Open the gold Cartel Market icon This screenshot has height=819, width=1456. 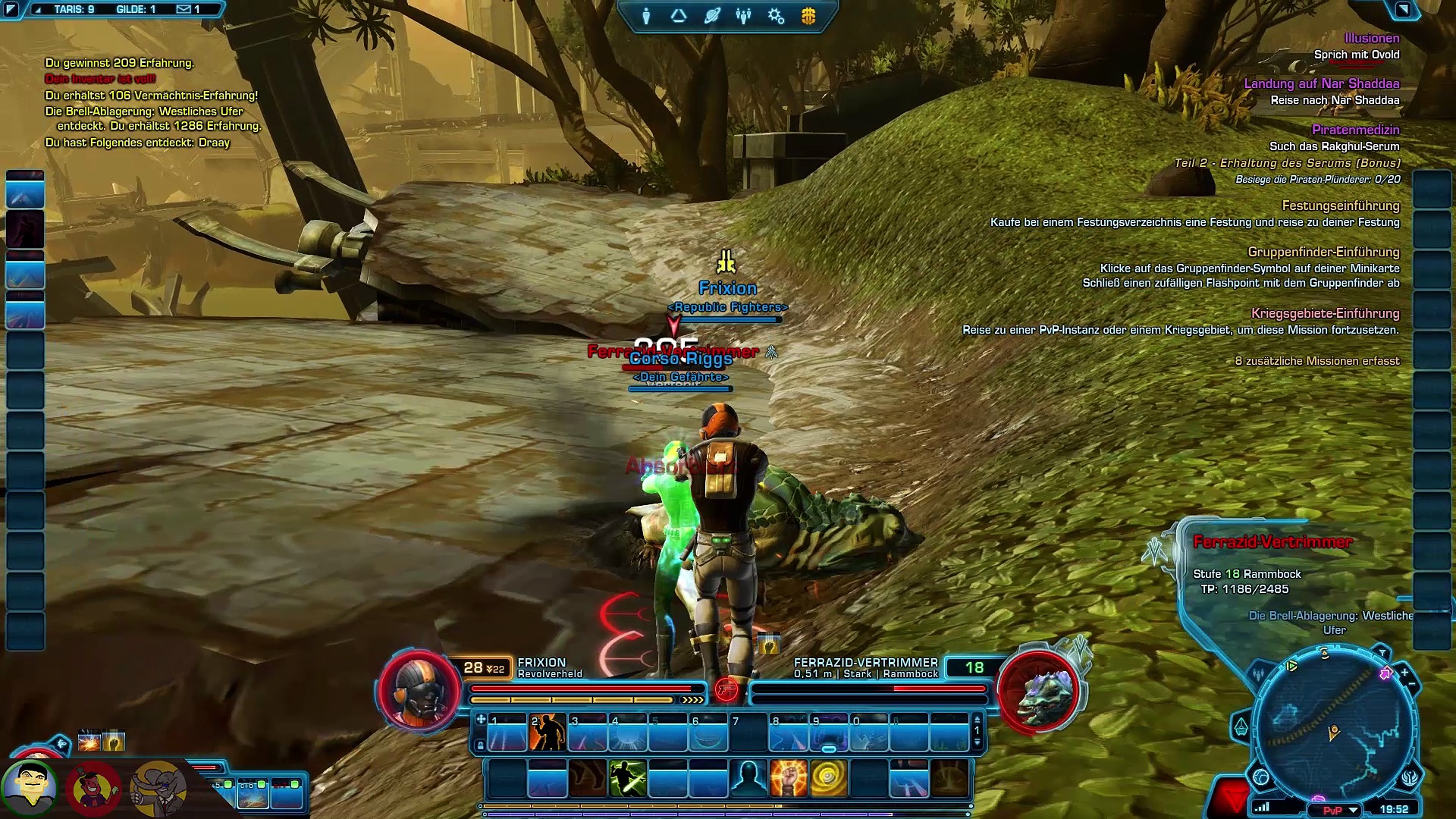(808, 16)
